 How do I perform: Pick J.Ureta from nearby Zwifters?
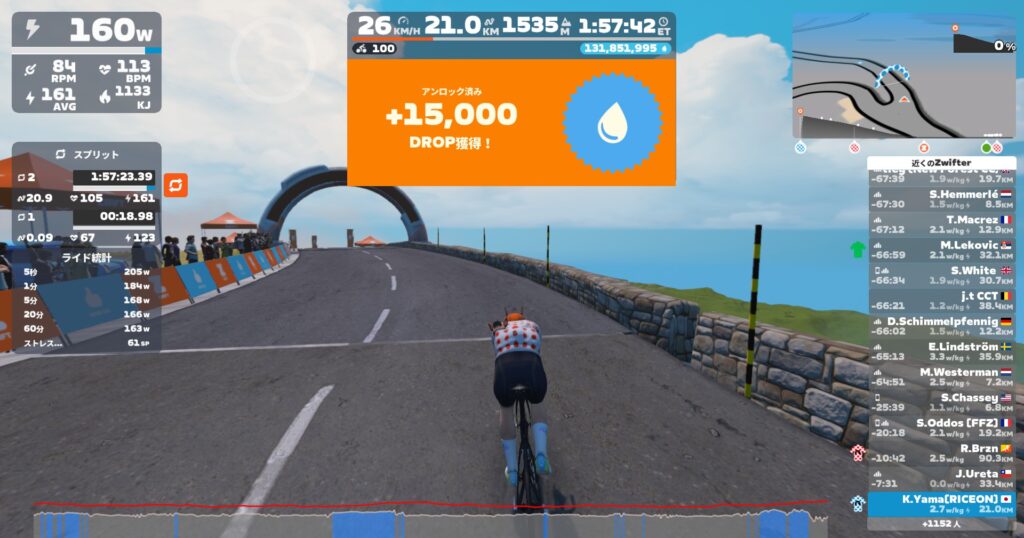(941, 479)
